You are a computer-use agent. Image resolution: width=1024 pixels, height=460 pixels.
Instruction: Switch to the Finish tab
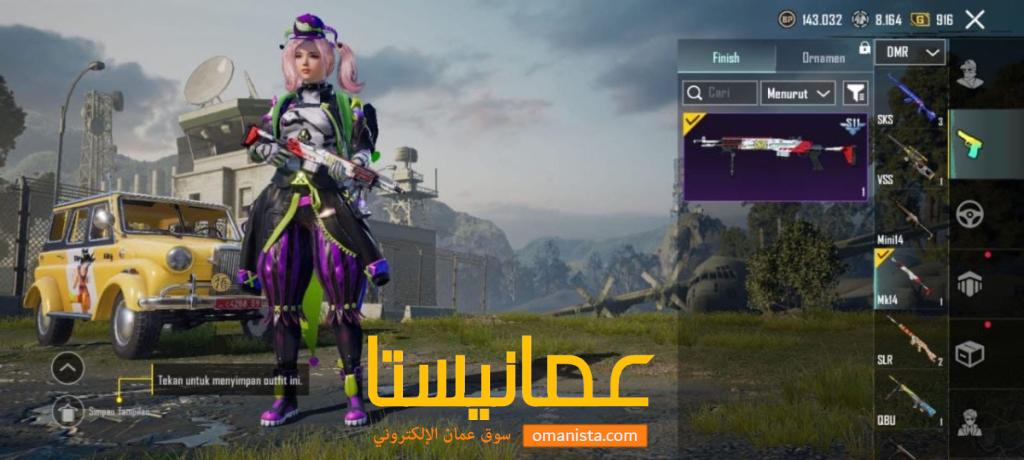[x=726, y=57]
